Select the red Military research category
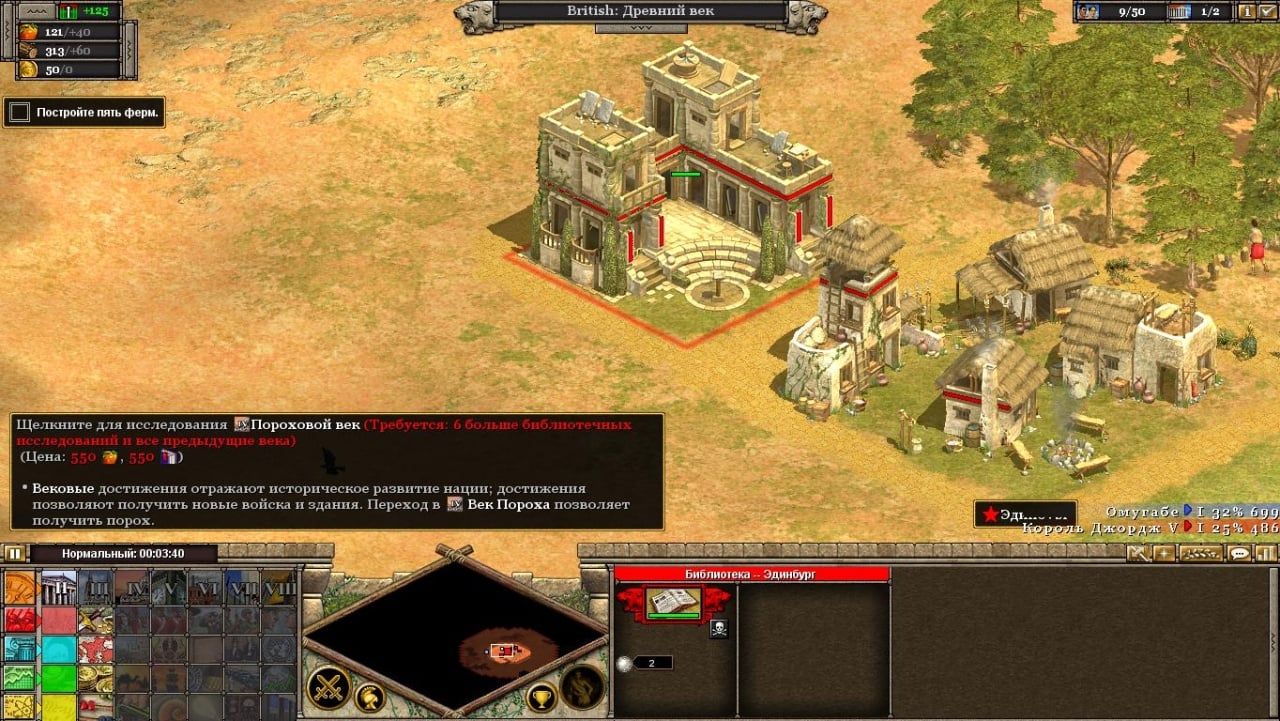The width and height of the screenshot is (1280, 721). [x=20, y=620]
